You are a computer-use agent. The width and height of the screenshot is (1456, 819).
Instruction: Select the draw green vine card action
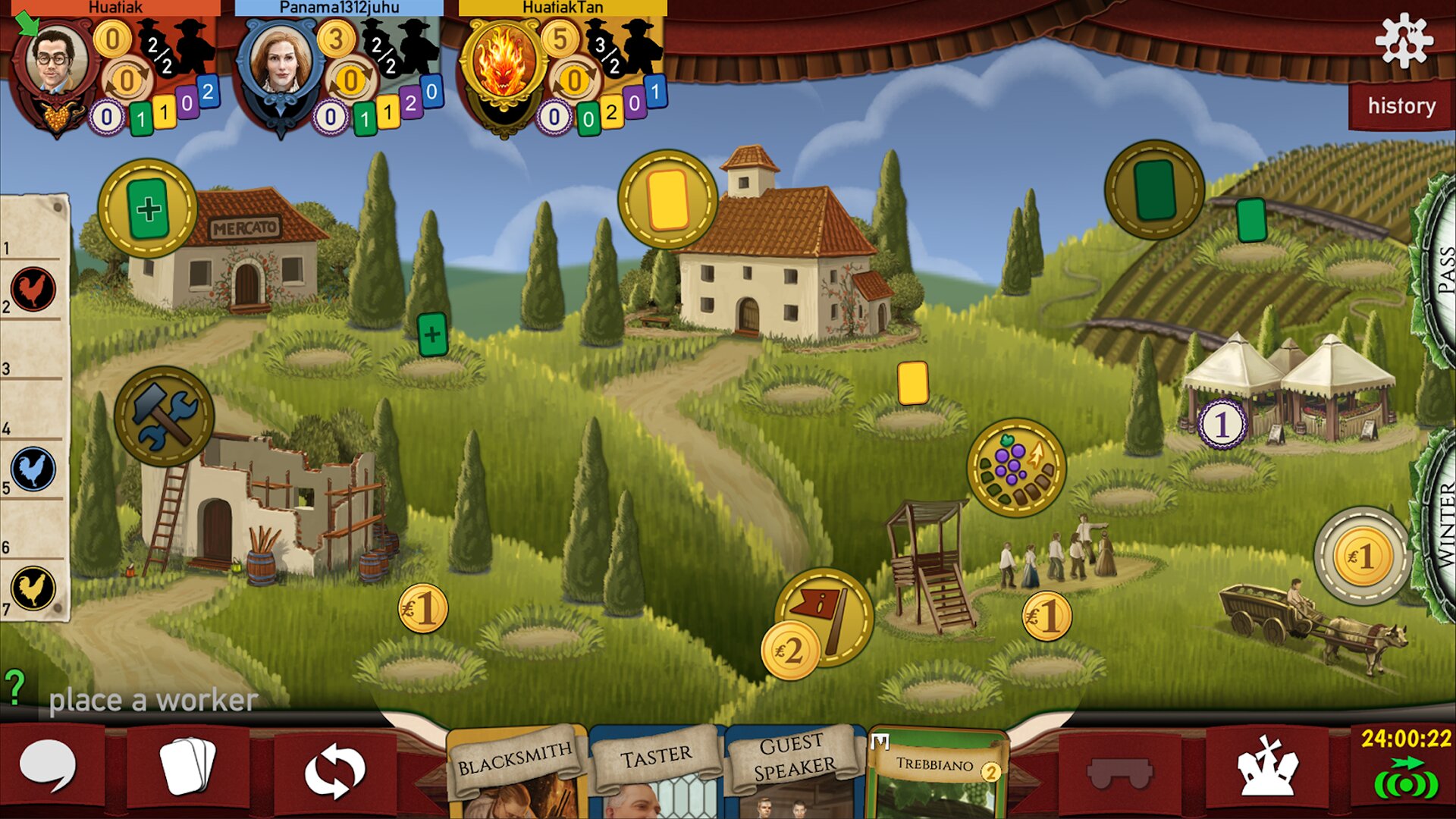(x=1154, y=190)
